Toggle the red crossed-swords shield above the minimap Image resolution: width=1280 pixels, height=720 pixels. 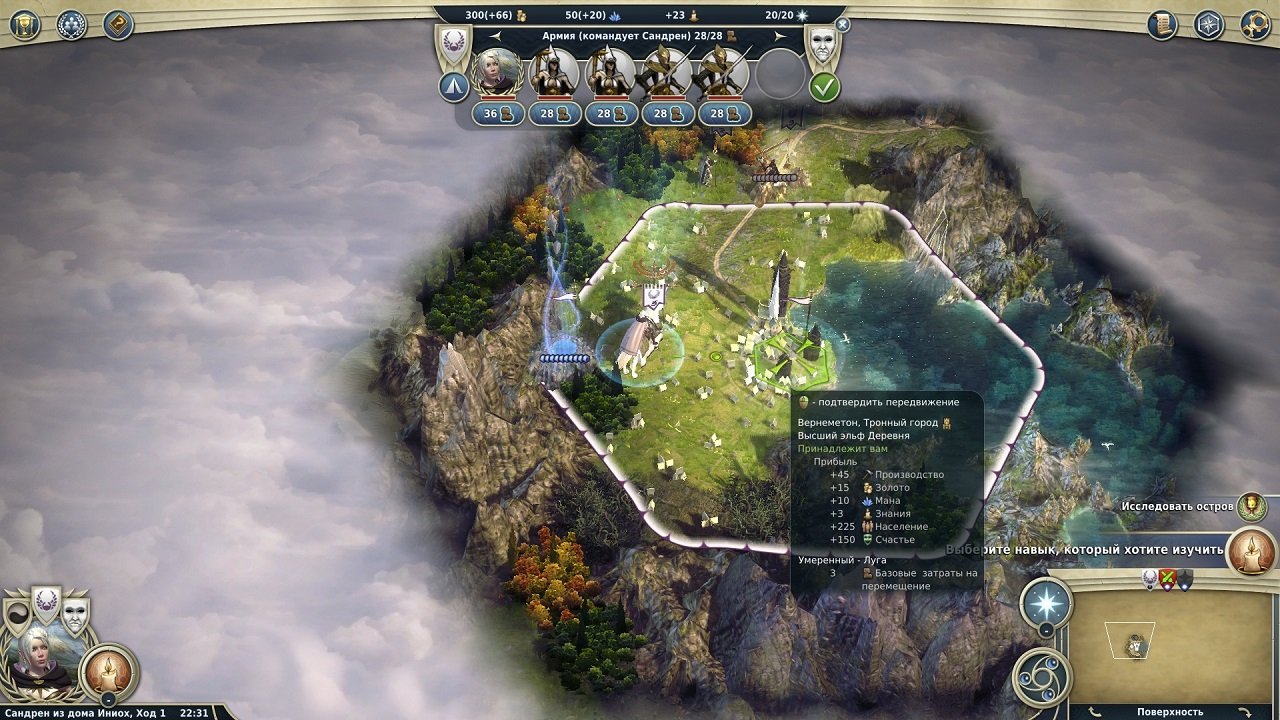[1167, 580]
